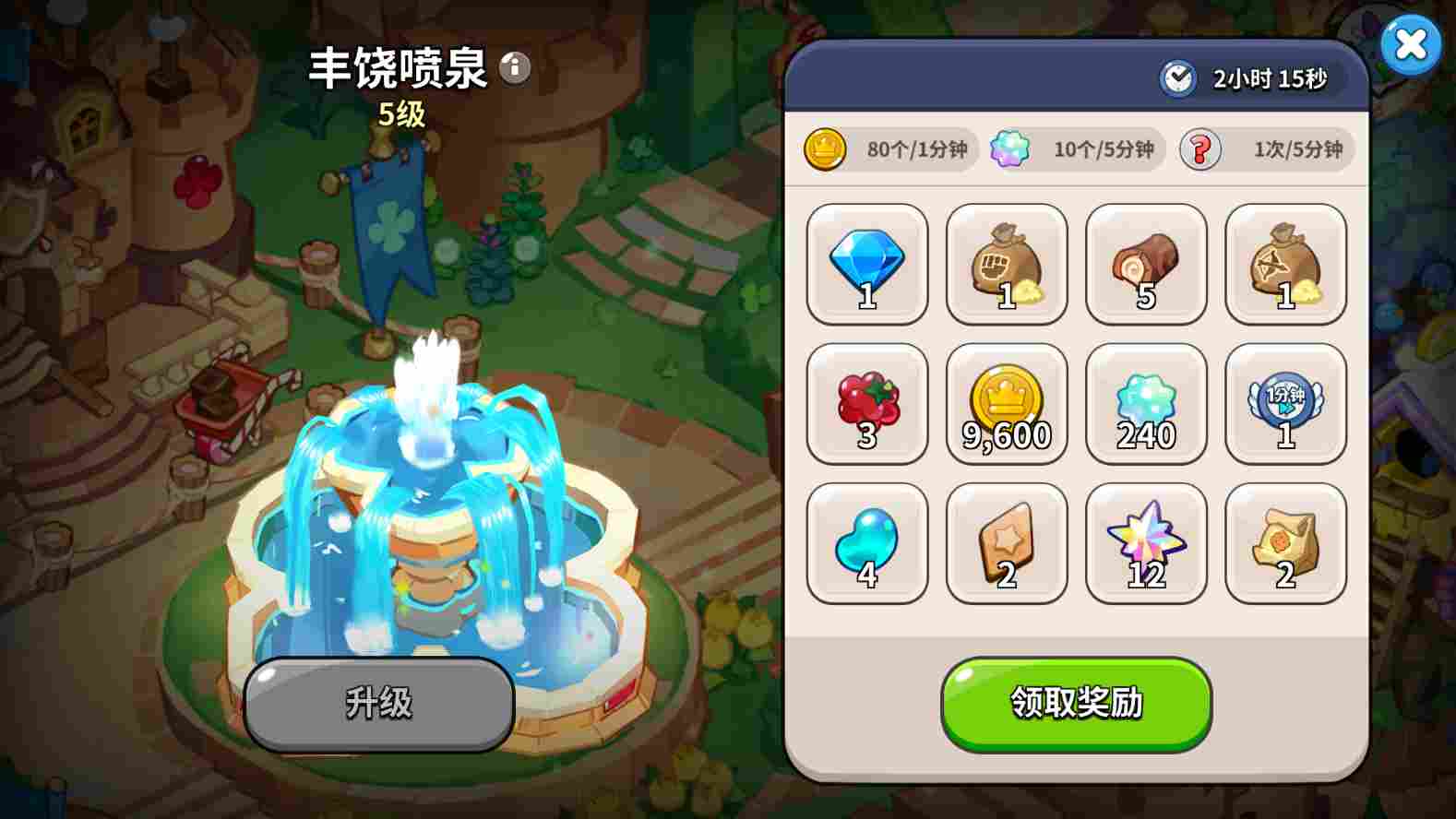Select the blue diamond reward icon

[865, 266]
